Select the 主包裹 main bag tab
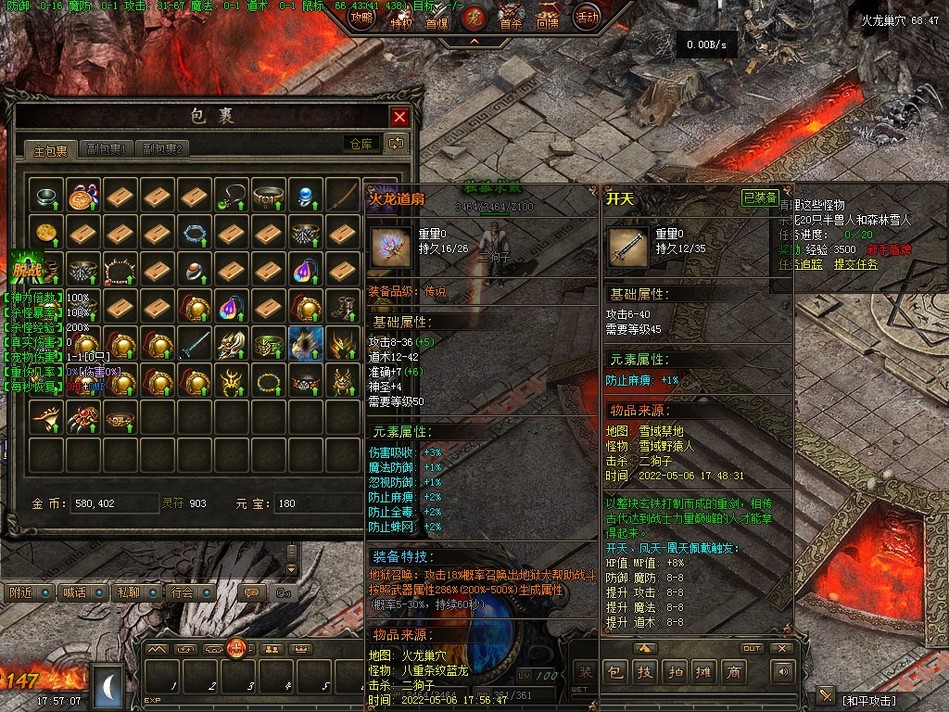 [51, 150]
